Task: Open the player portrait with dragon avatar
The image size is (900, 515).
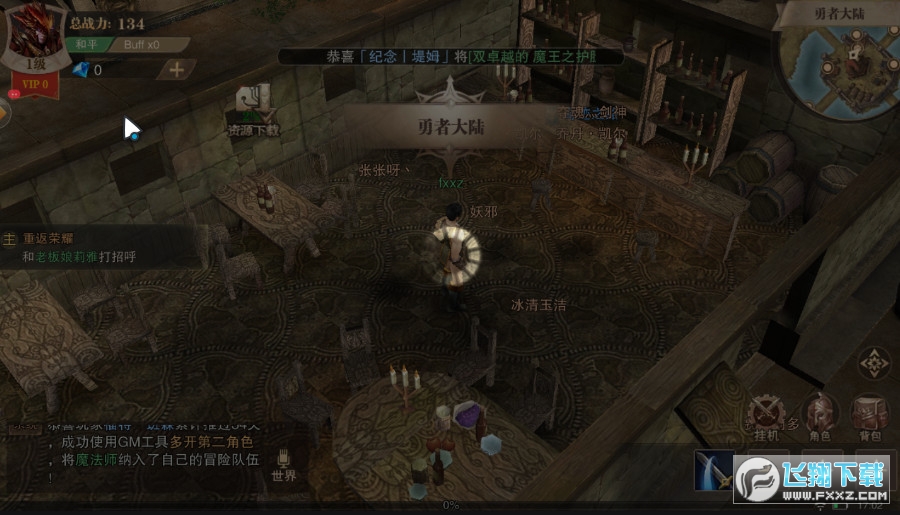Action: point(36,36)
